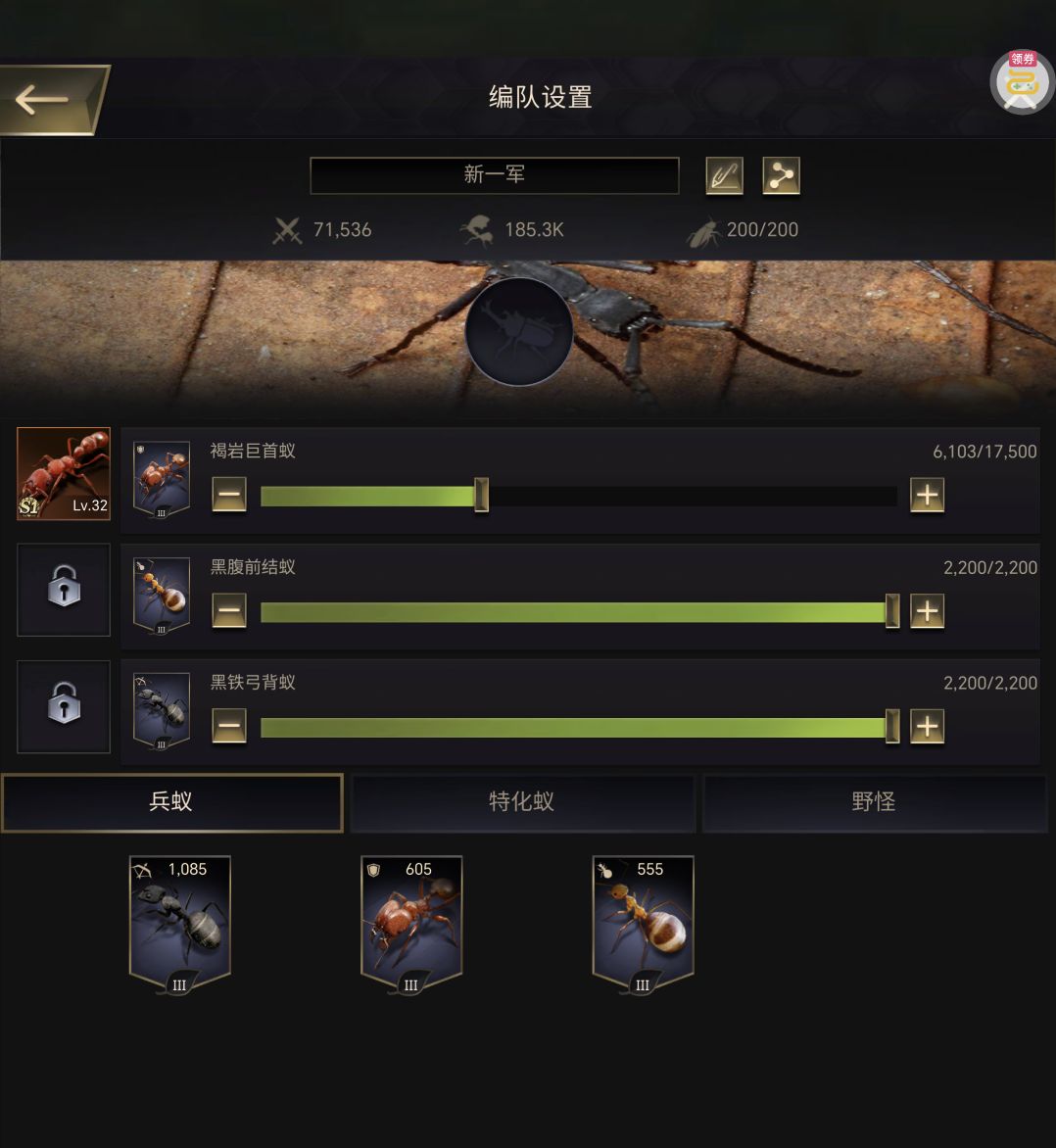The width and height of the screenshot is (1056, 1148).
Task: Click the 褐岩巨首蚁 slider handle
Action: tap(481, 496)
